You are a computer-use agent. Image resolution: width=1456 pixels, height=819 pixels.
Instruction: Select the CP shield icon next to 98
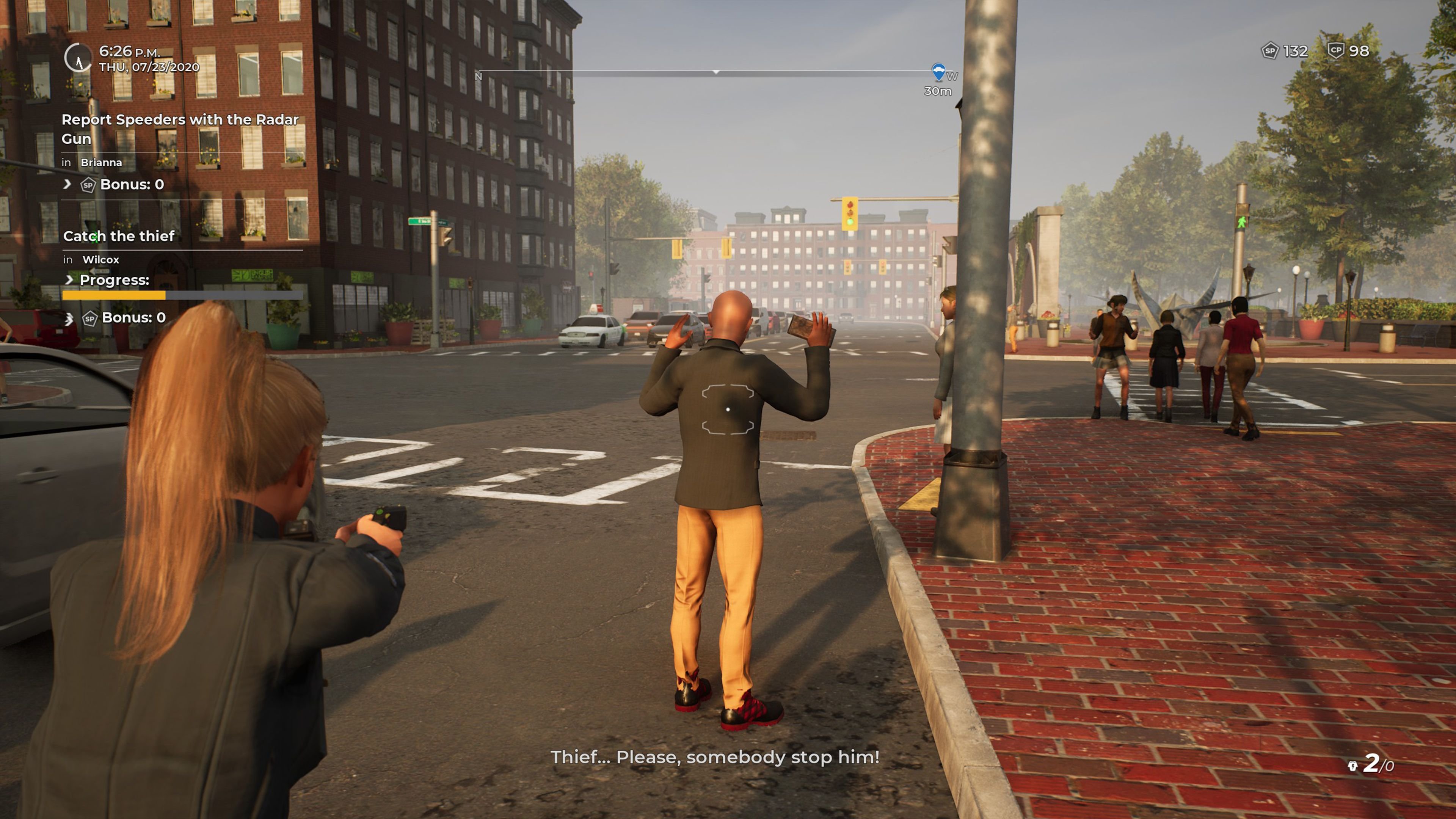[x=1337, y=51]
